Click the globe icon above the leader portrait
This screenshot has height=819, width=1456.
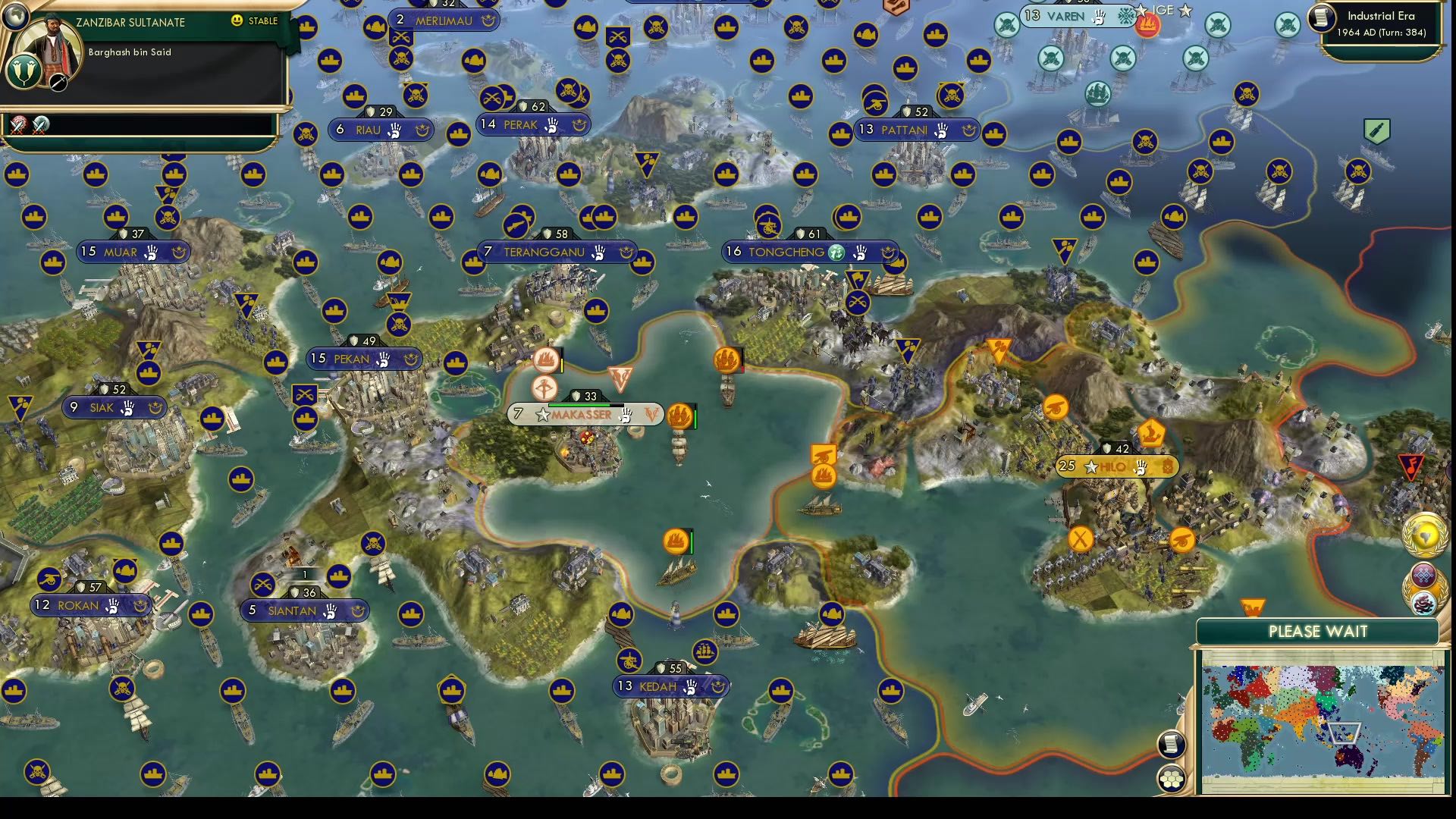pyautogui.click(x=15, y=17)
